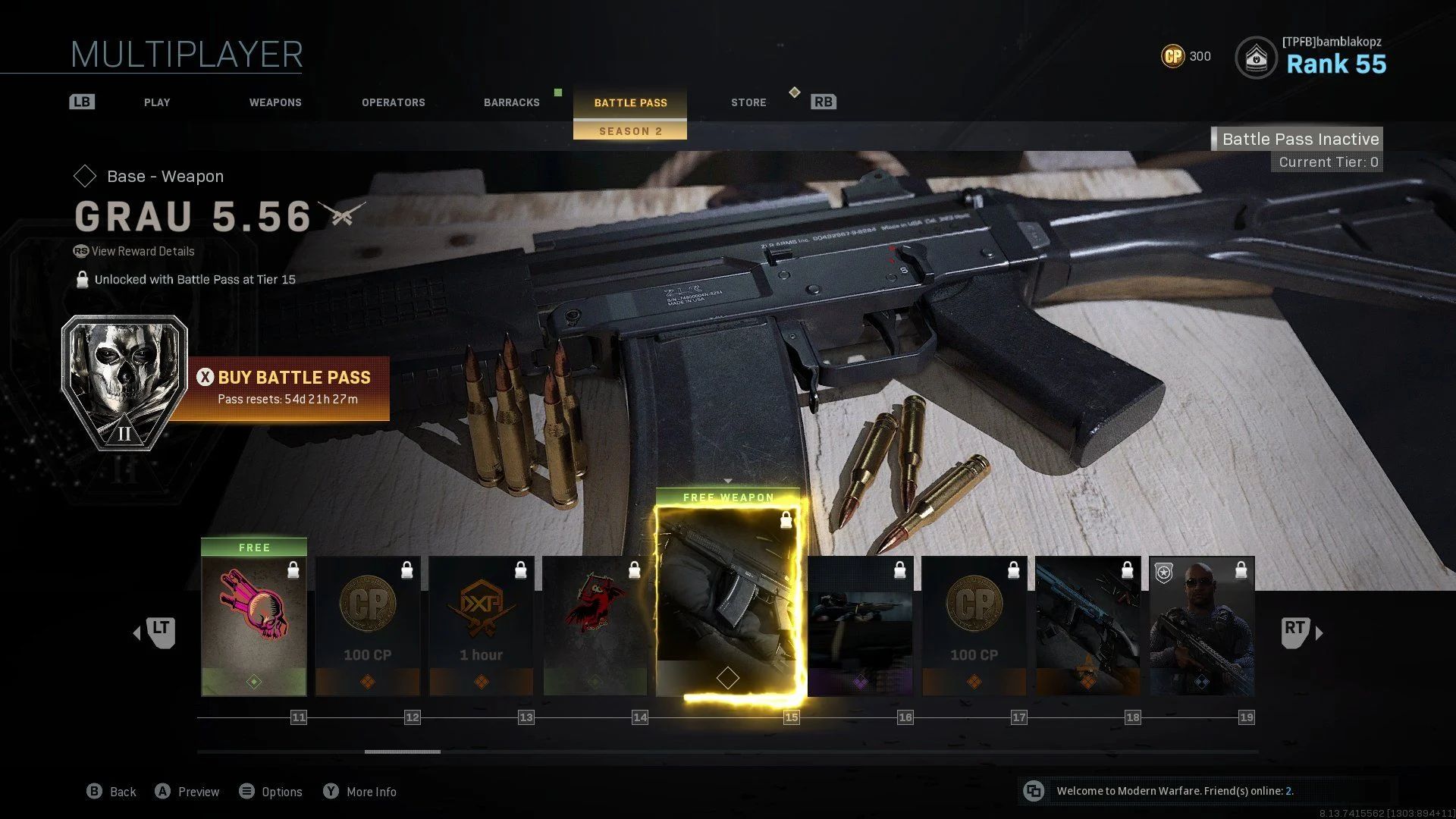
Task: Click the lock icon on the 100 CP tier
Action: 407,571
